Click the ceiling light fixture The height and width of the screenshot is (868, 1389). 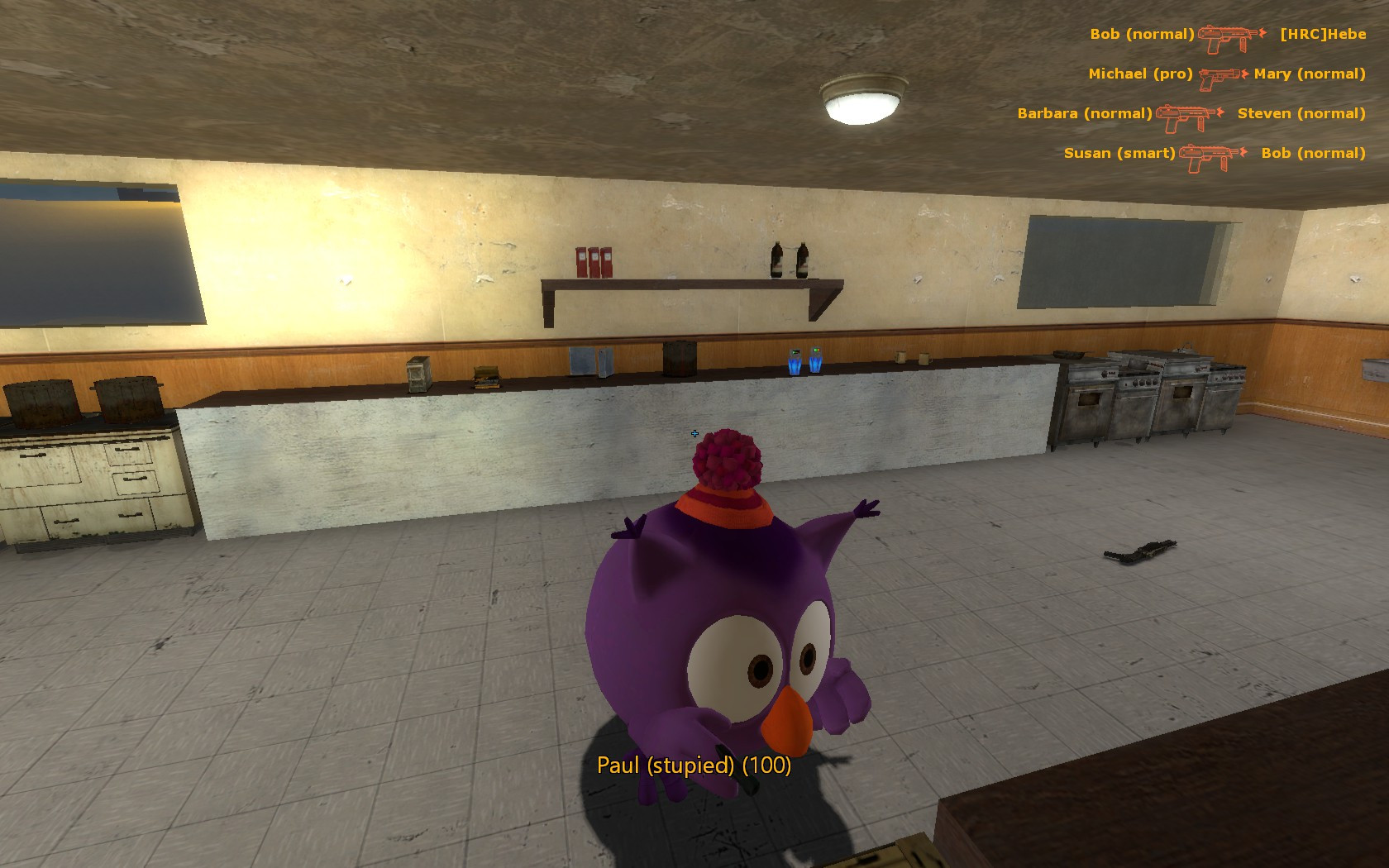point(860,101)
